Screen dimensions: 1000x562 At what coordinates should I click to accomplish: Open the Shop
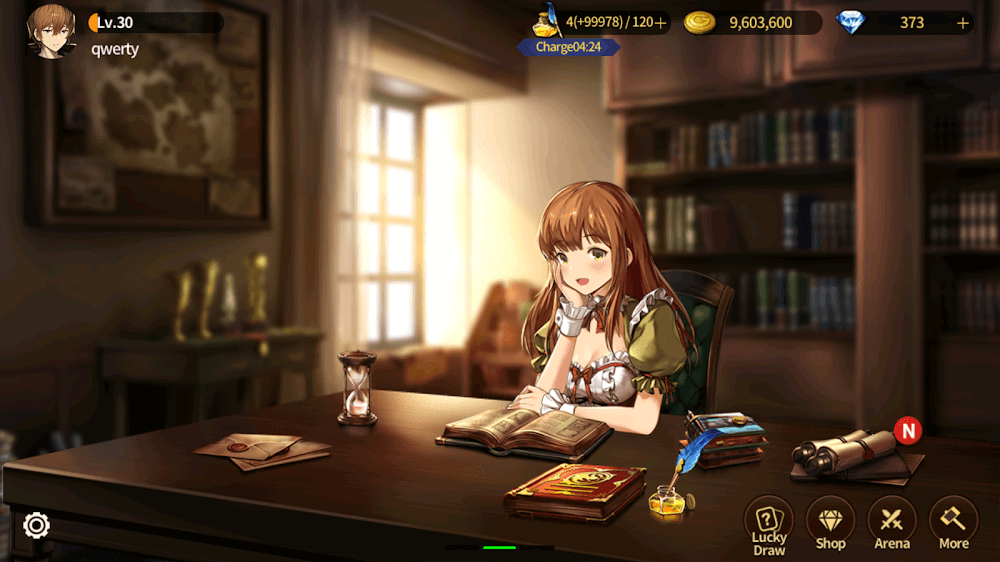coord(830,524)
